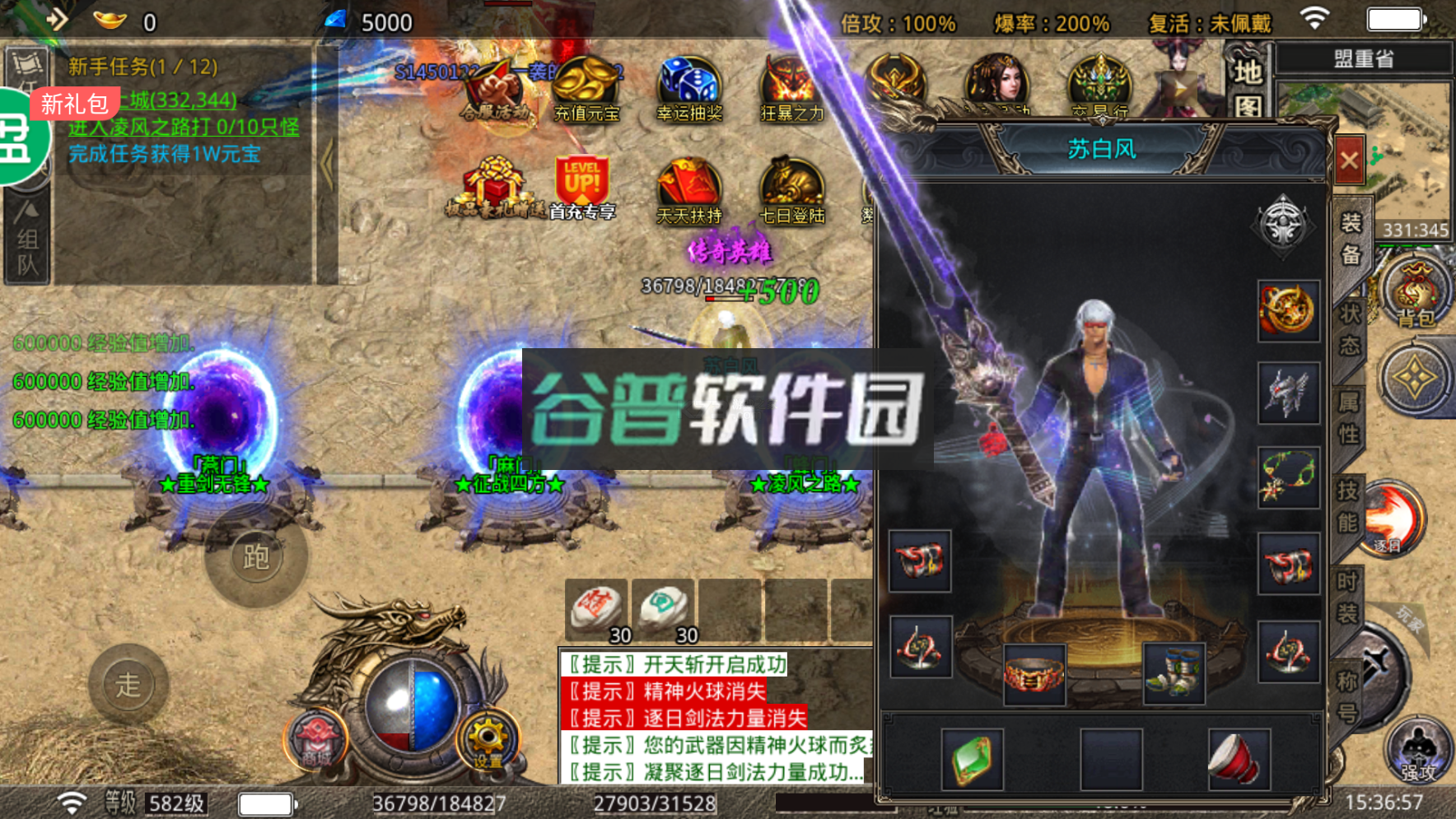
Task: Toggle 走 walk movement mode
Action: (128, 684)
